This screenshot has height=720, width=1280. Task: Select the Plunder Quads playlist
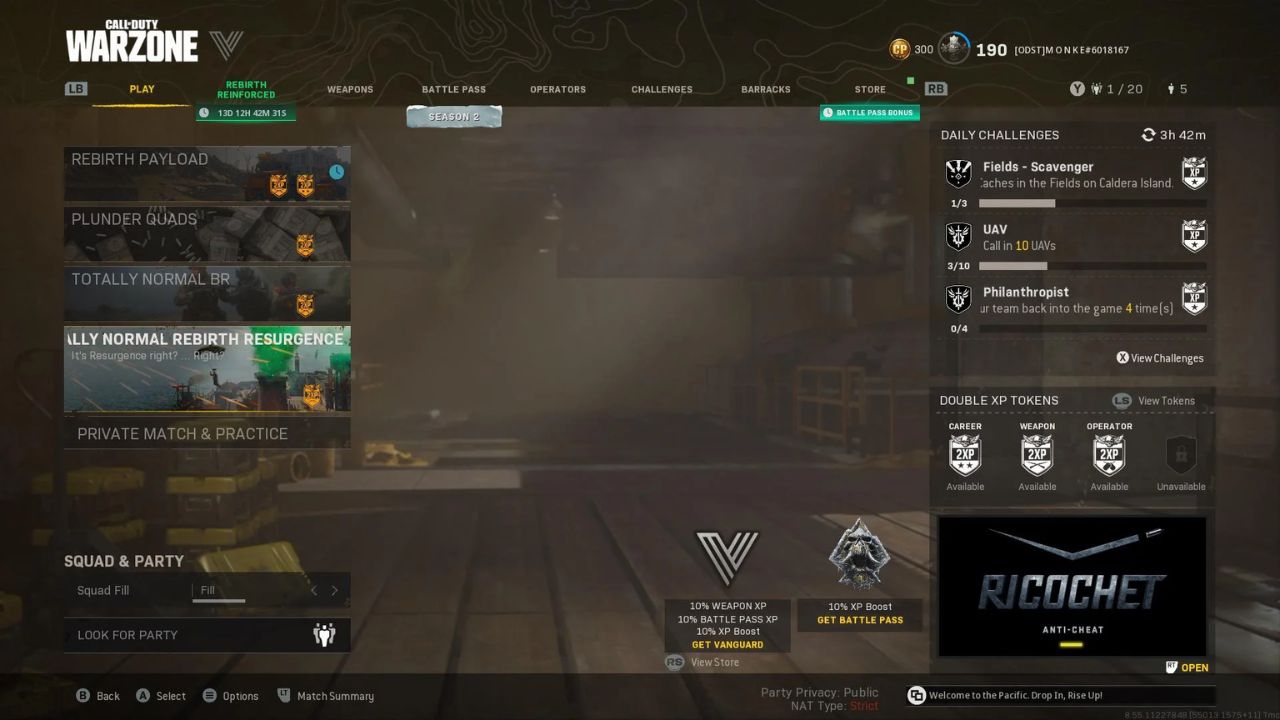[207, 233]
